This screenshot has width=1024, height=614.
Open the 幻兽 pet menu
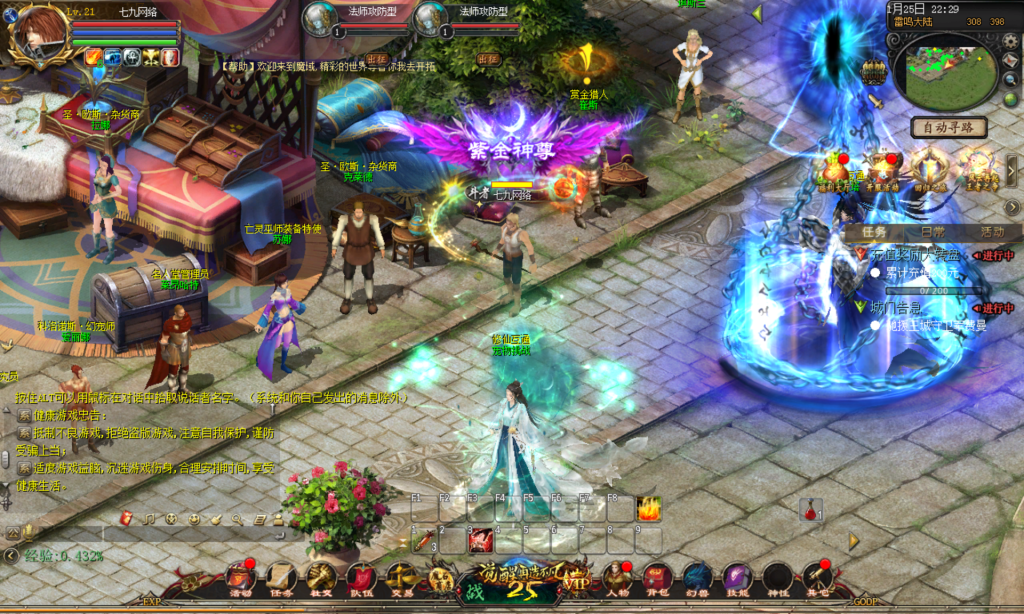pyautogui.click(x=697, y=577)
